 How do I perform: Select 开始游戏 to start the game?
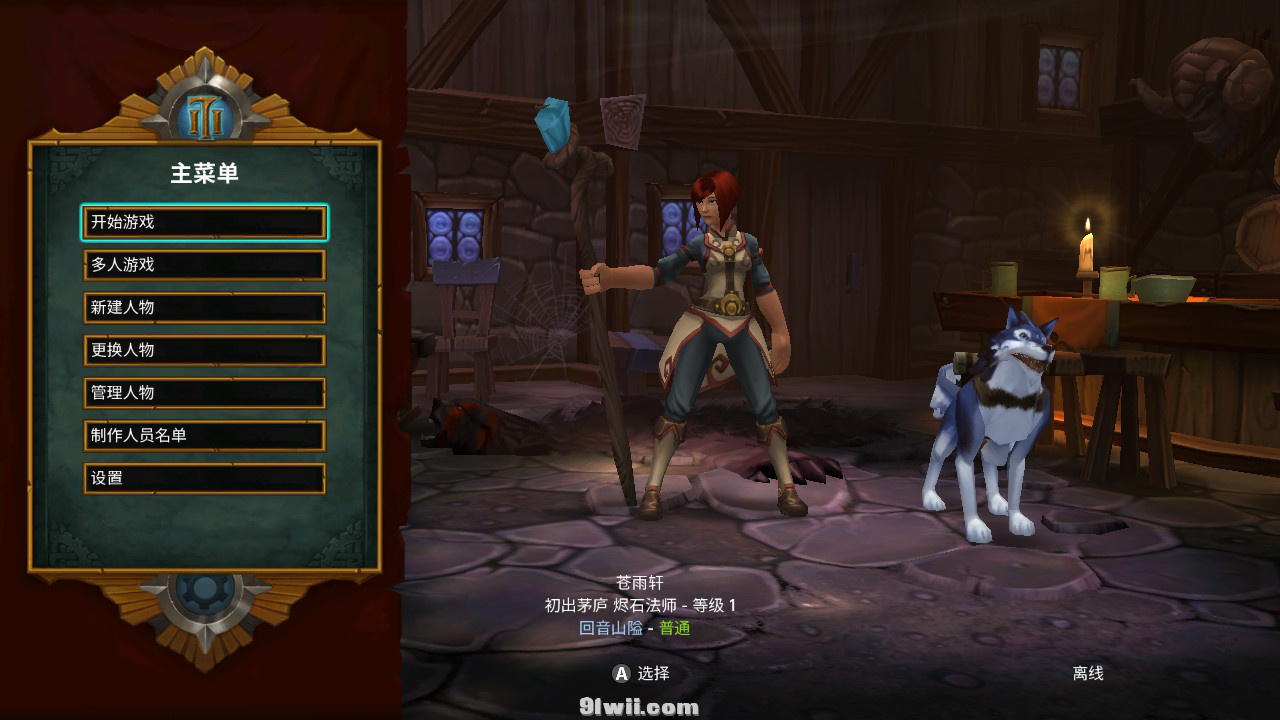tap(204, 222)
